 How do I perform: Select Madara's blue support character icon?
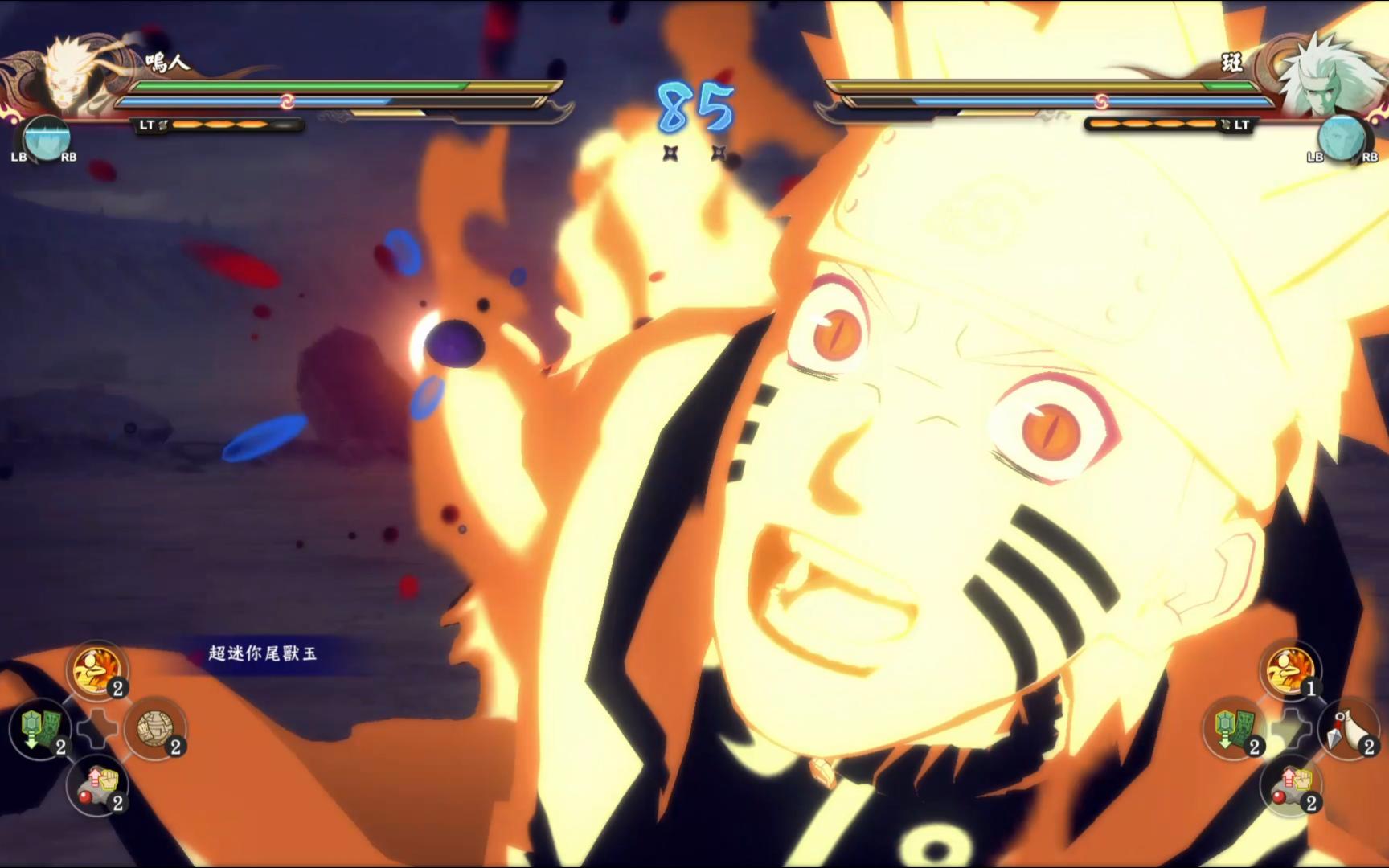(x=1342, y=138)
